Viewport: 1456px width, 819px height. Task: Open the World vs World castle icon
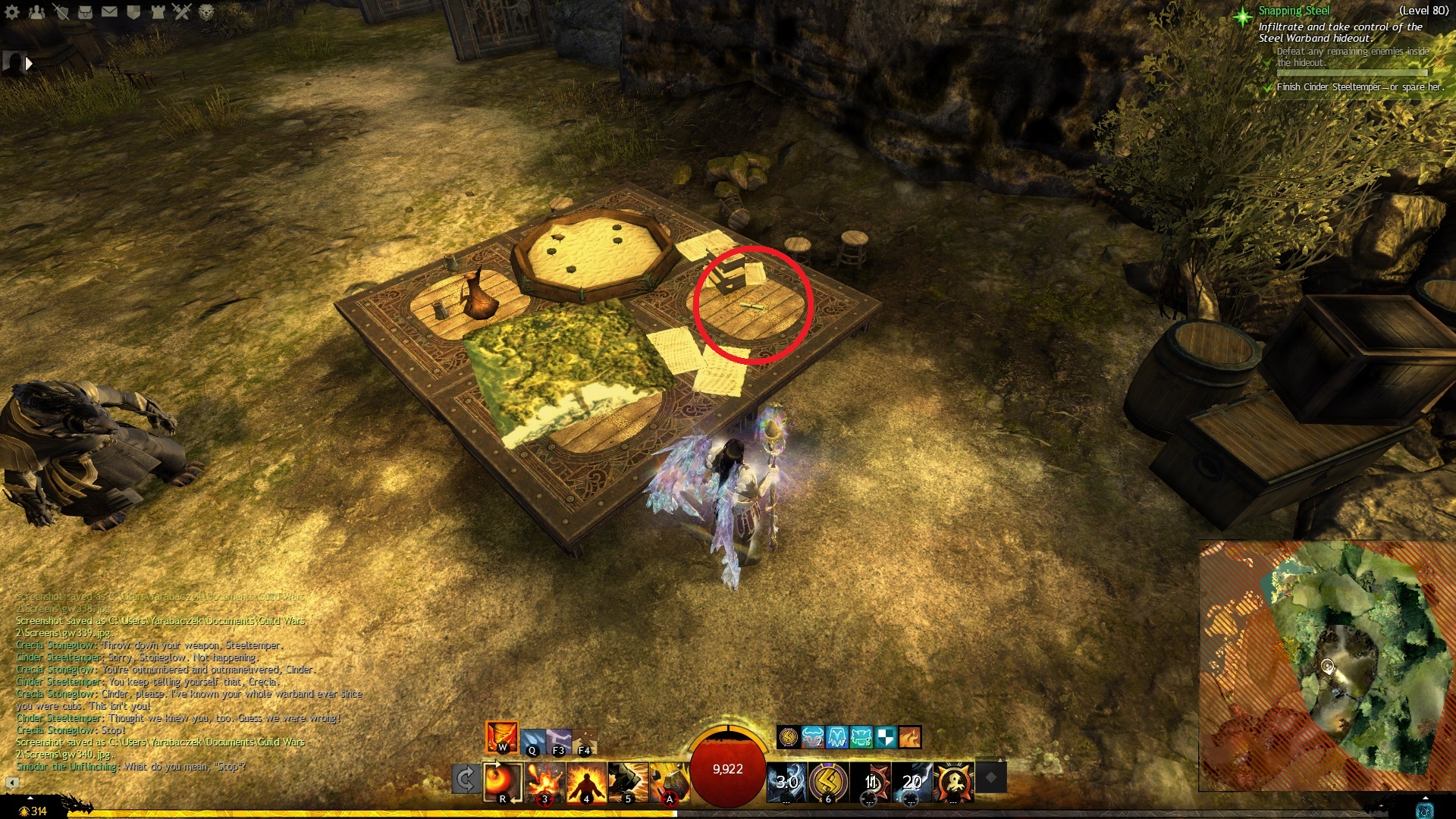[x=158, y=11]
